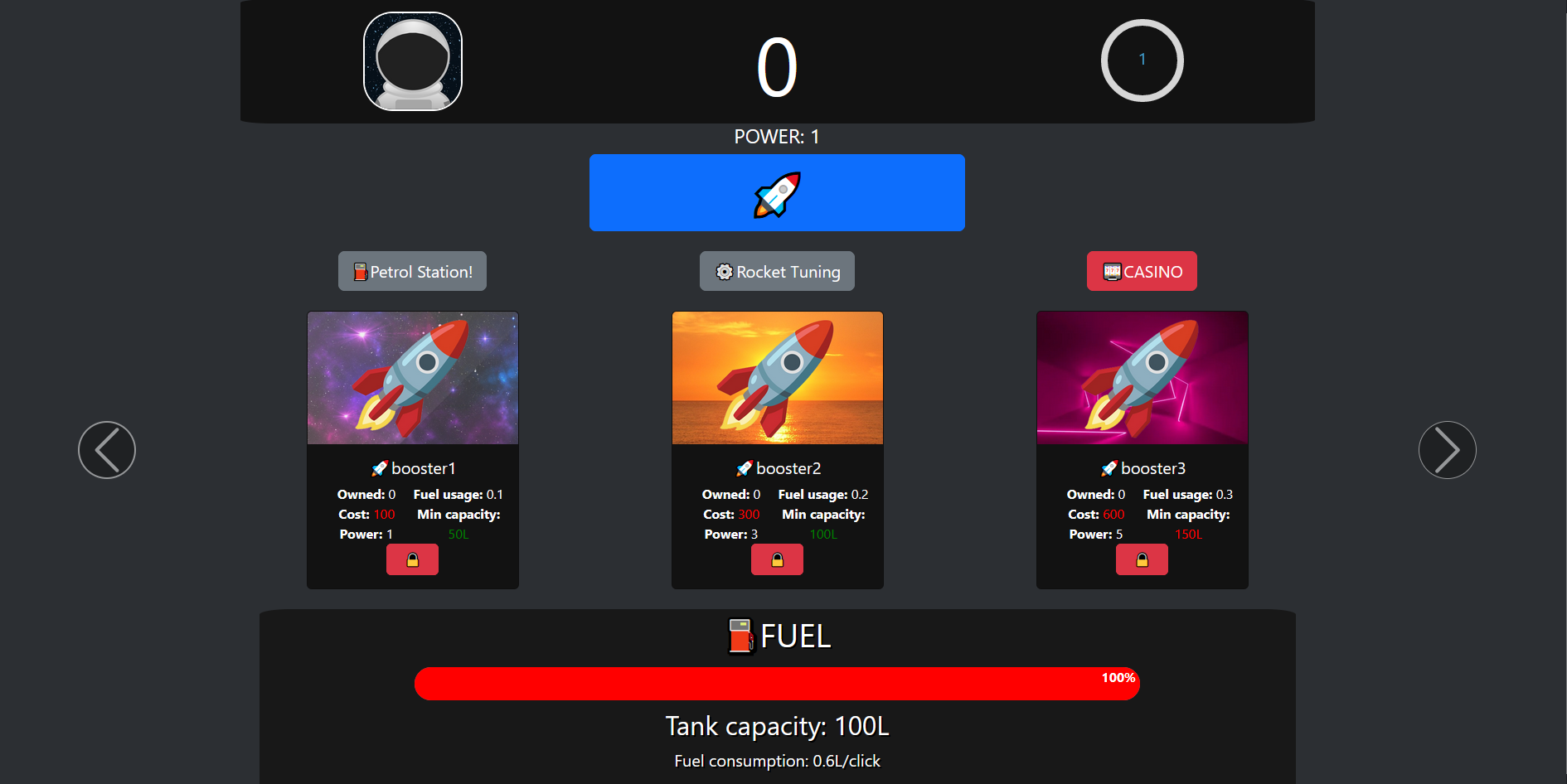Unlock booster3 with its padlock button

pos(1142,559)
